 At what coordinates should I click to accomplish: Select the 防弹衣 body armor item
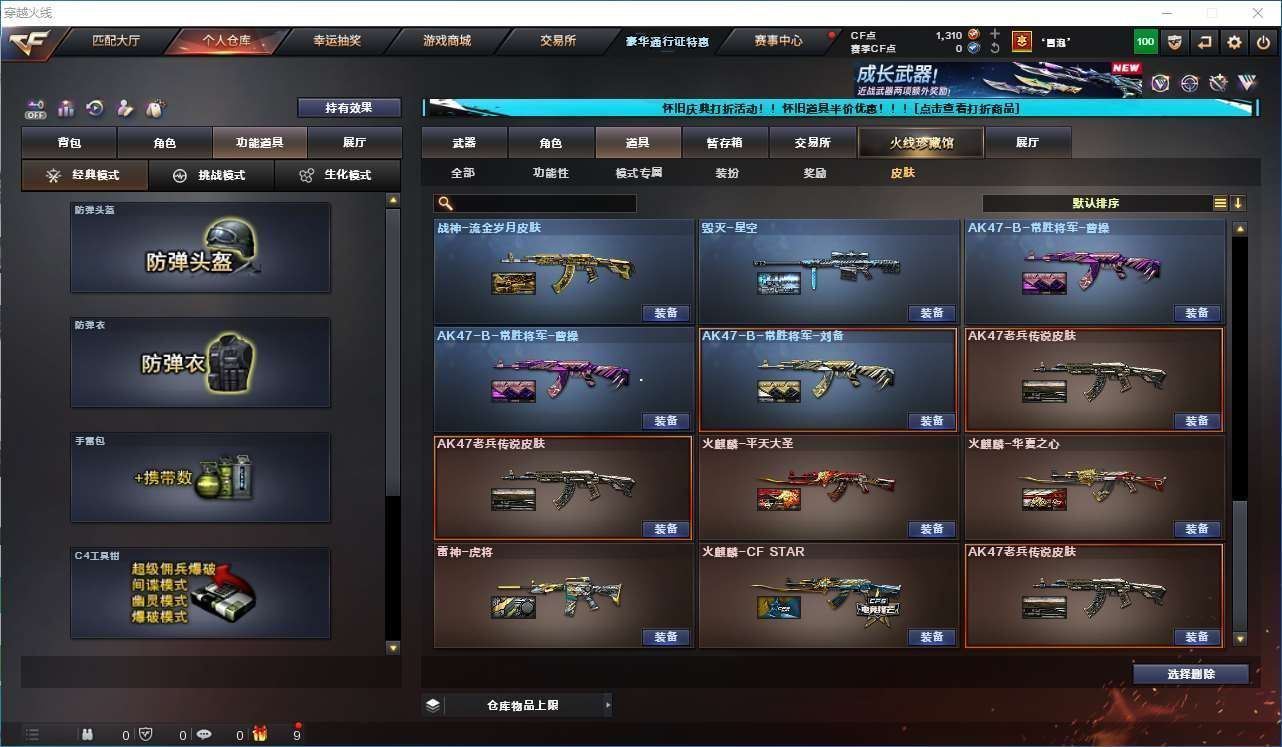click(x=200, y=362)
